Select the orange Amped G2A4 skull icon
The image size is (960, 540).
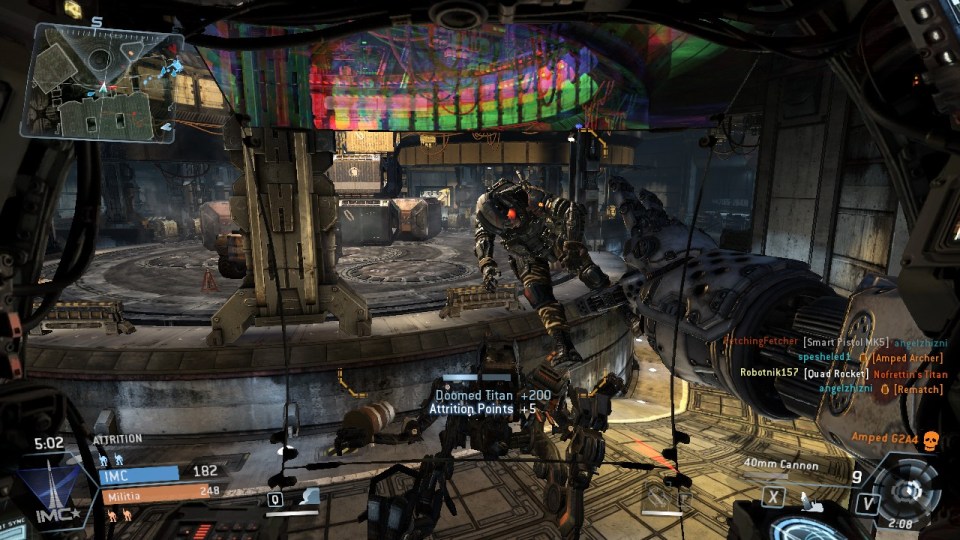tap(931, 438)
